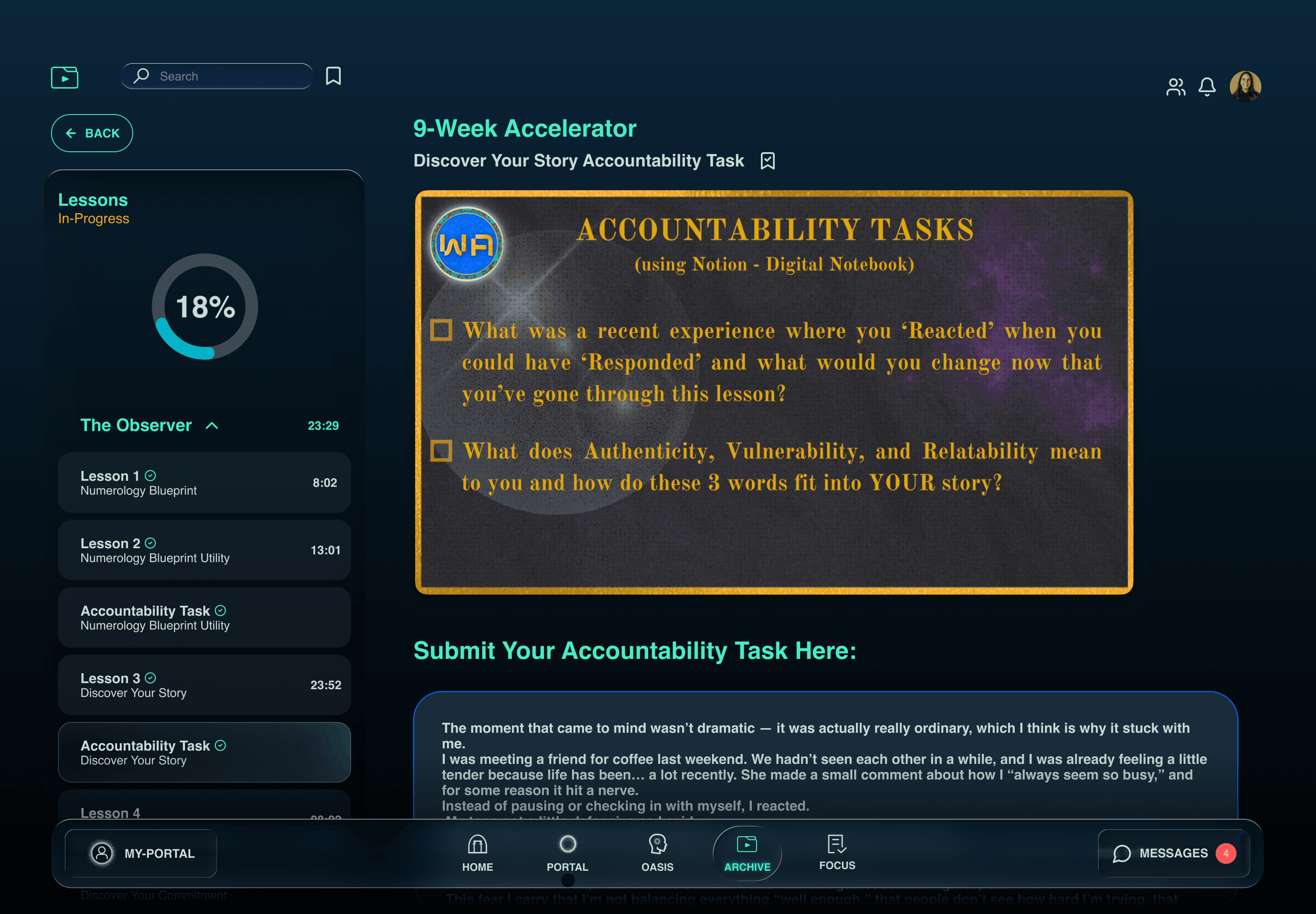Screen dimensions: 1316x914
Task: Open the notifications bell
Action: pyautogui.click(x=1207, y=86)
